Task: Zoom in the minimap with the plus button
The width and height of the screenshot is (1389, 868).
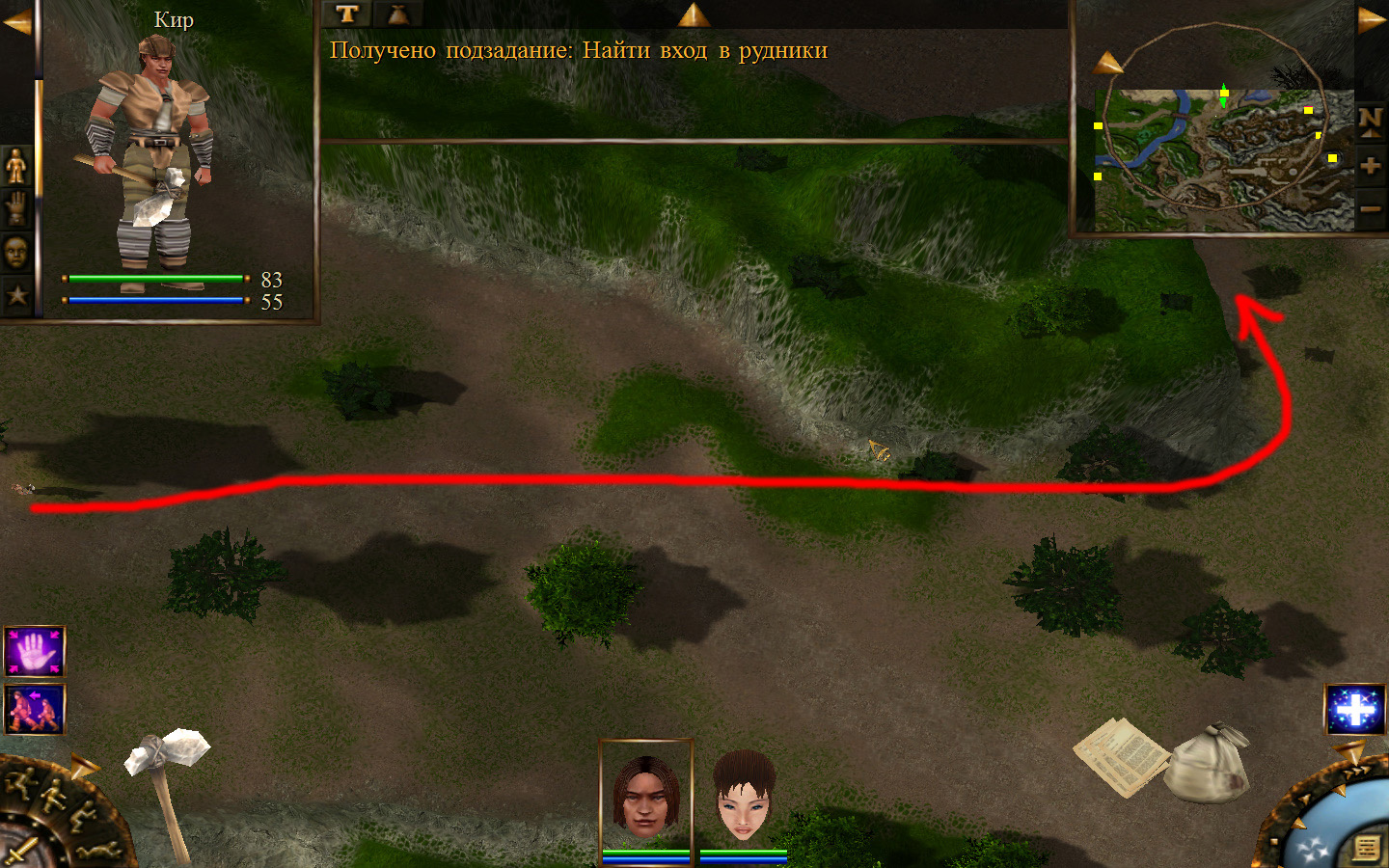Action: pos(1370,165)
